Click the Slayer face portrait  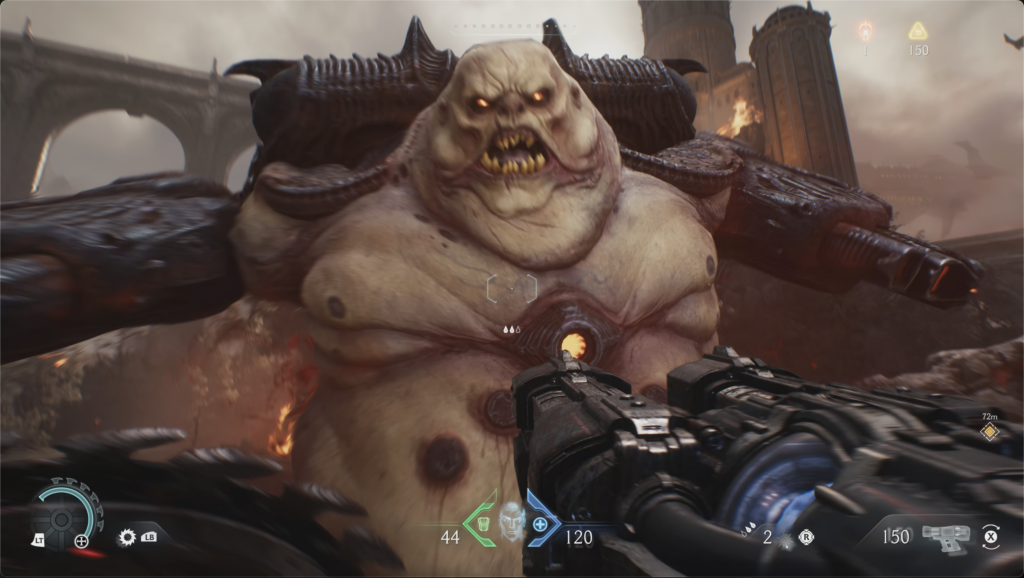[x=512, y=520]
